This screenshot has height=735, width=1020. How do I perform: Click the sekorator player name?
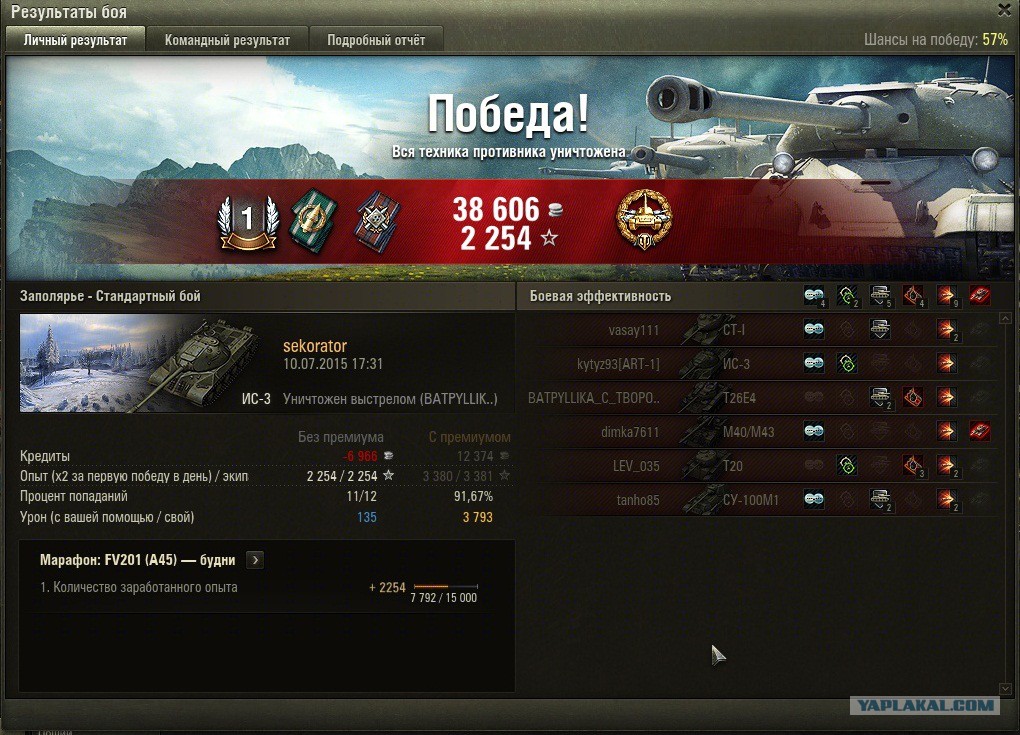(315, 346)
